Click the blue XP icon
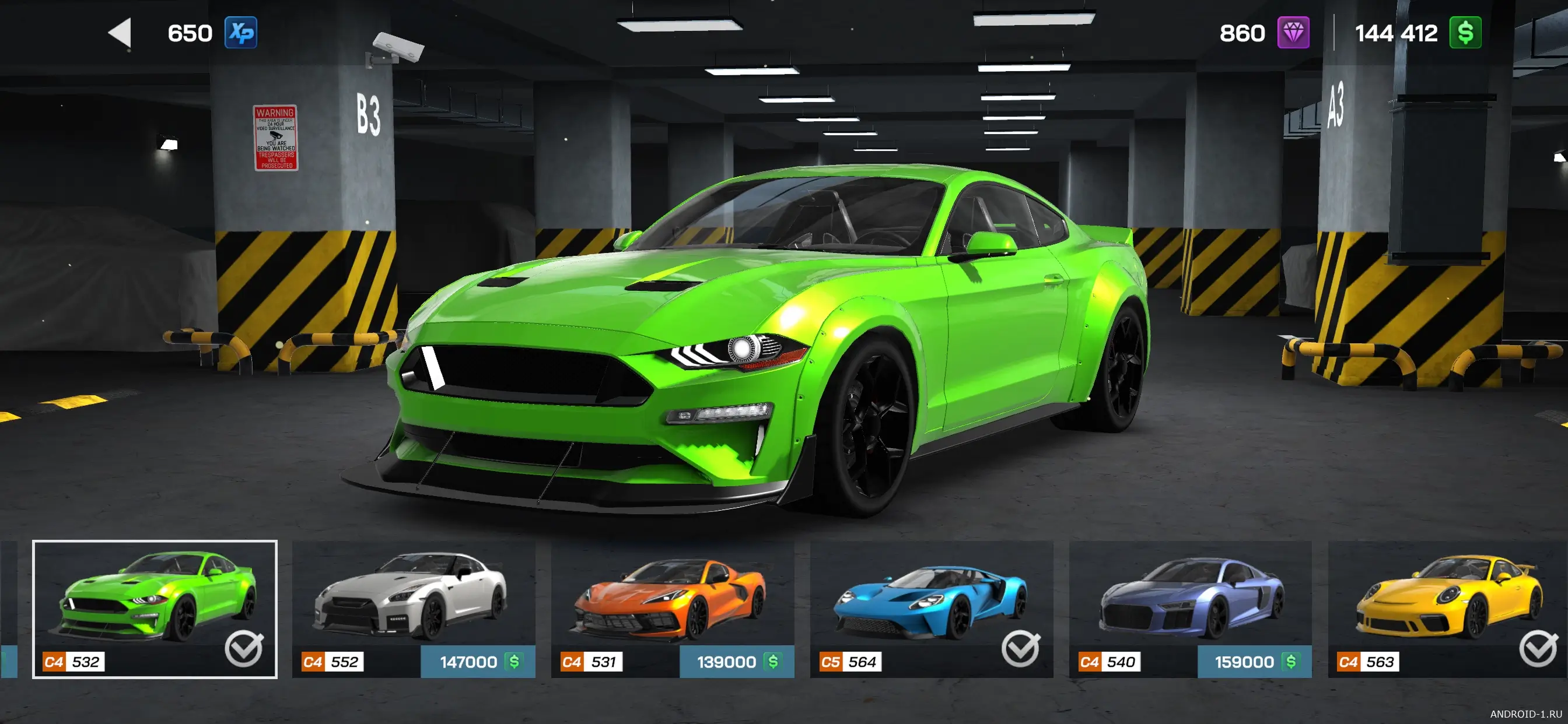This screenshot has height=724, width=1568. [241, 33]
